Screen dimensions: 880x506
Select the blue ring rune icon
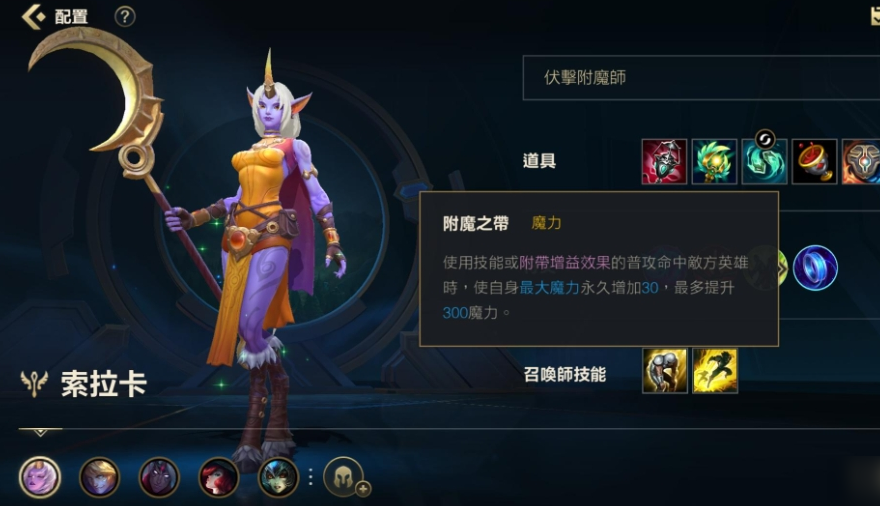click(815, 268)
